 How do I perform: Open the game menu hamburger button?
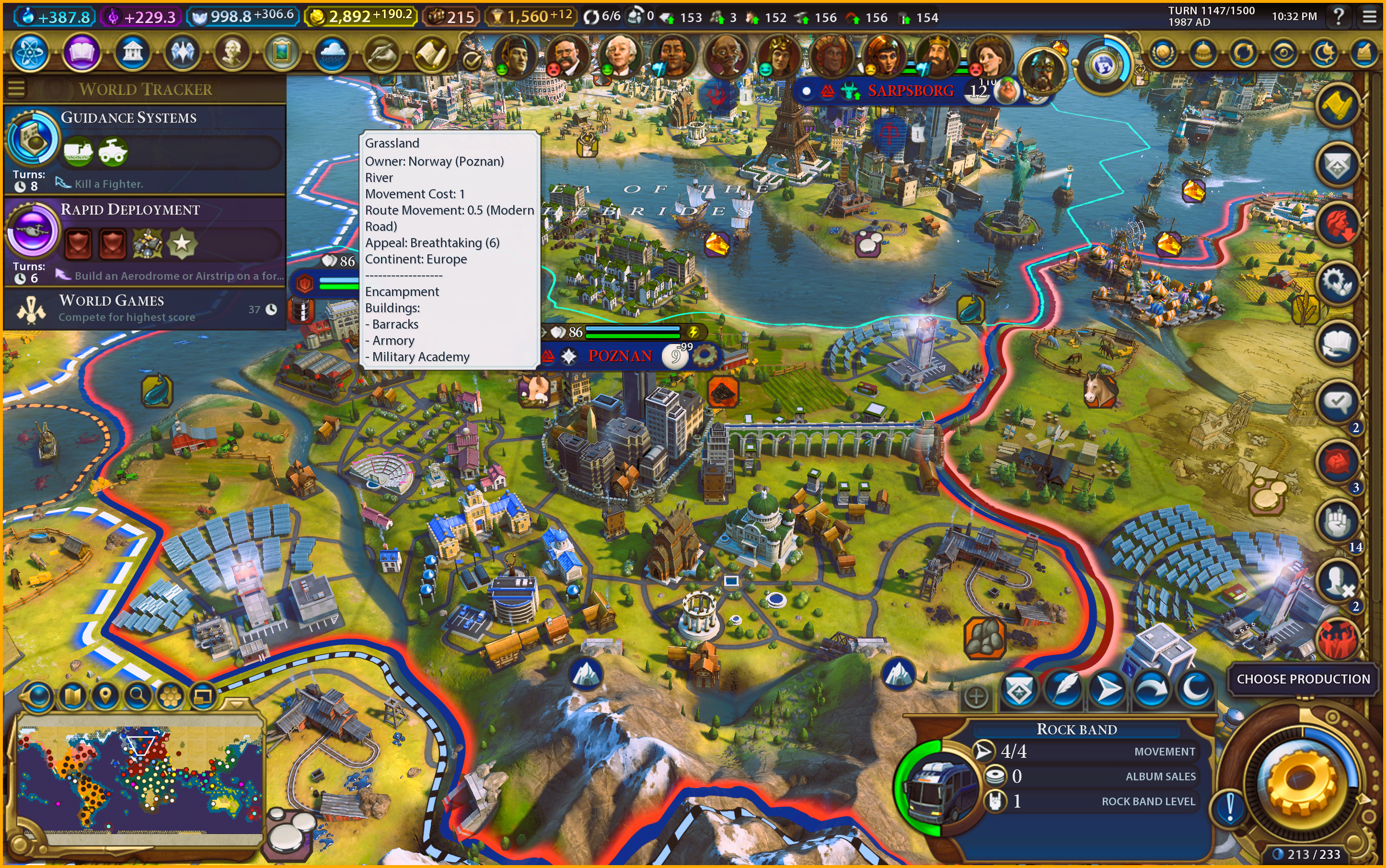[1369, 17]
